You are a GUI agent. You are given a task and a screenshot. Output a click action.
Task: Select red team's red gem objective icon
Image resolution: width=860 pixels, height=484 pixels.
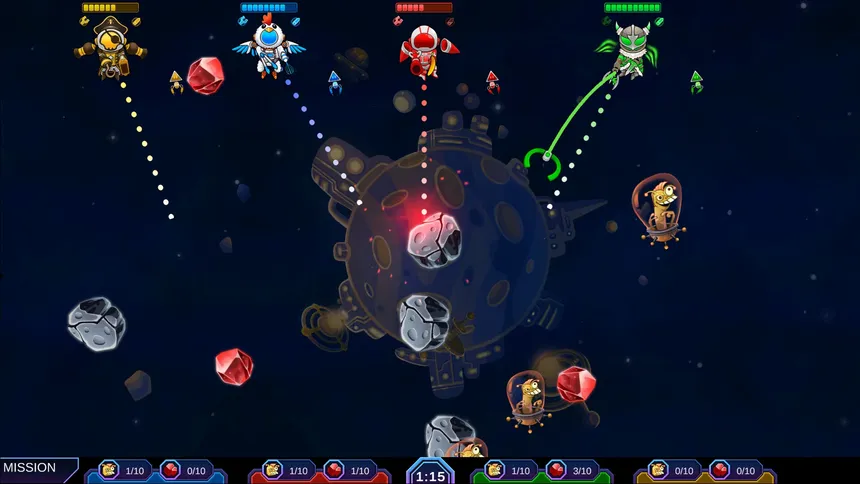click(x=334, y=470)
